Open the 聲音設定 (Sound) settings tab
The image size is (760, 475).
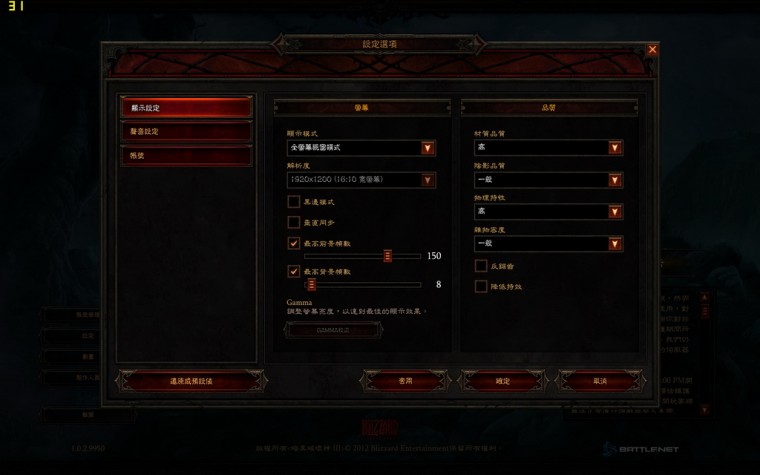[x=185, y=132]
